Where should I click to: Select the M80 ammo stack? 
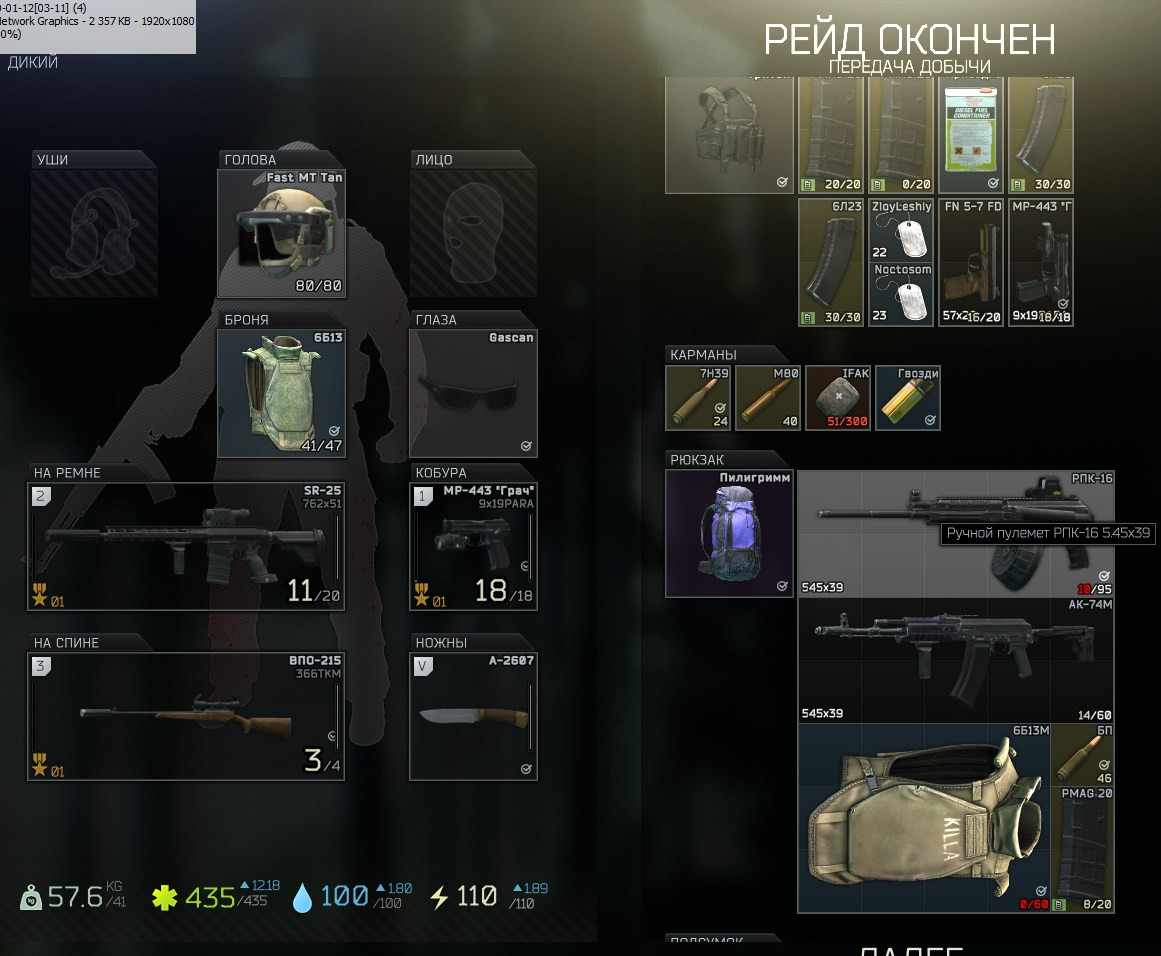(768, 398)
